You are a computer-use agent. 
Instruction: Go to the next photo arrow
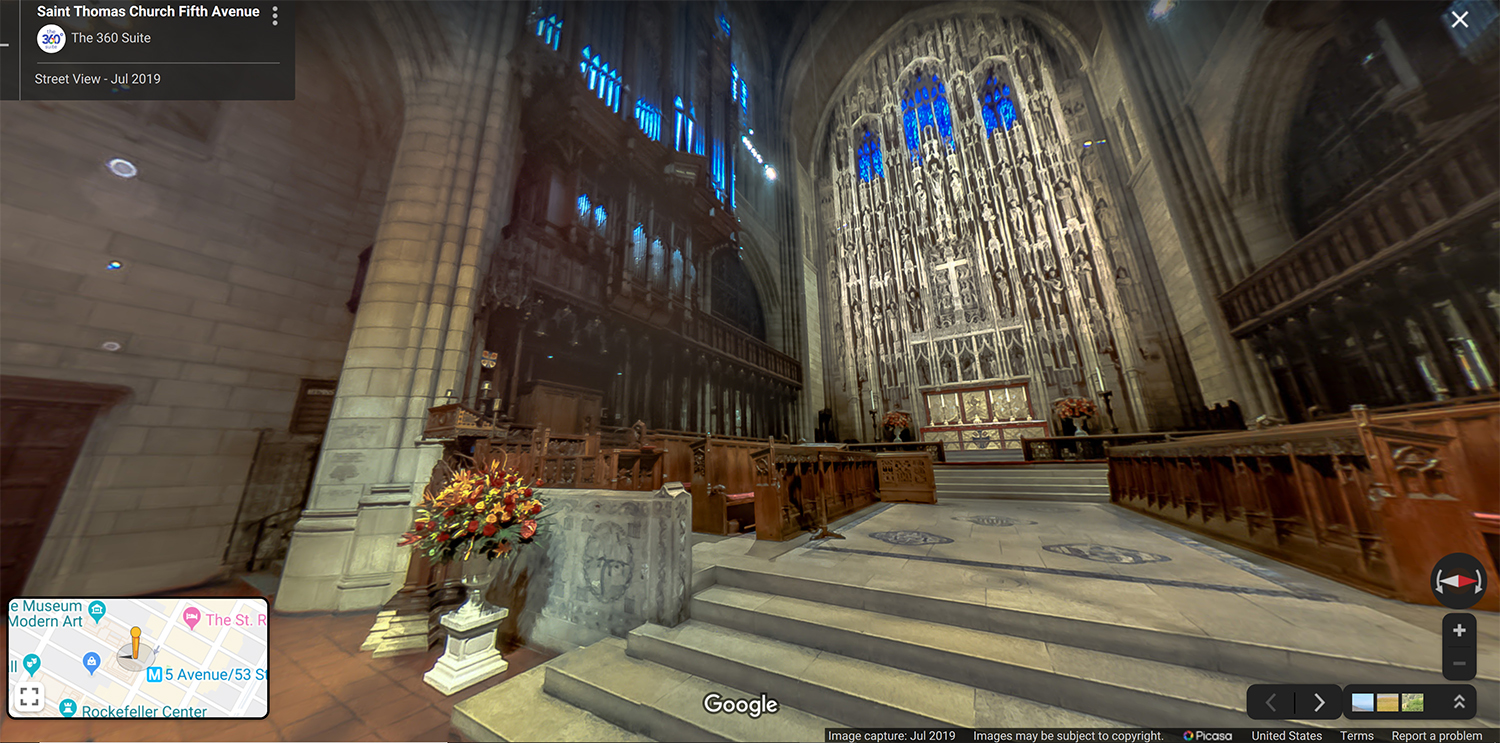coord(1319,702)
